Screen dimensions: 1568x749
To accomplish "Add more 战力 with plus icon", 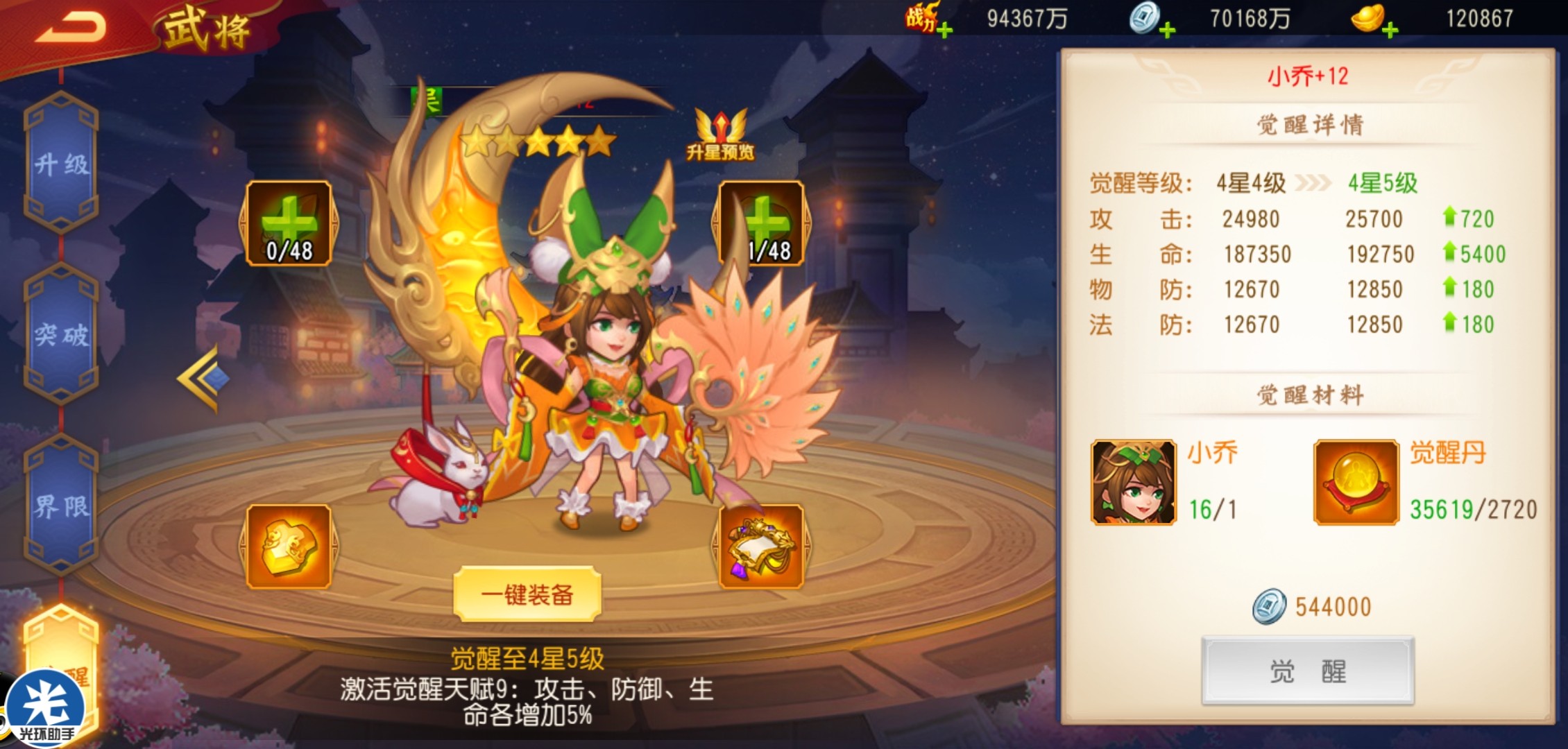I will coord(944,30).
